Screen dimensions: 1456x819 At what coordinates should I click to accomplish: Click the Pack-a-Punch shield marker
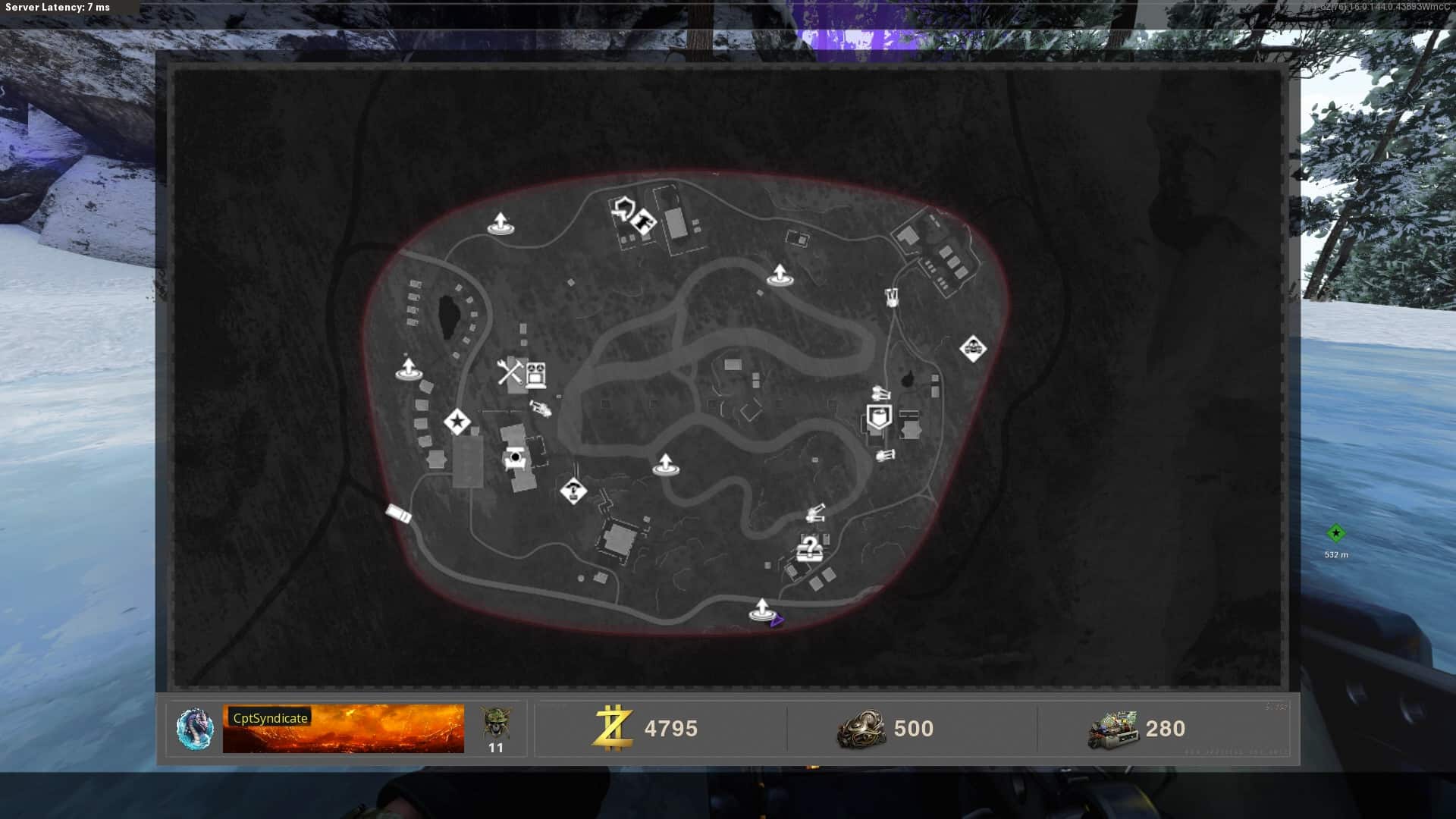point(623,208)
